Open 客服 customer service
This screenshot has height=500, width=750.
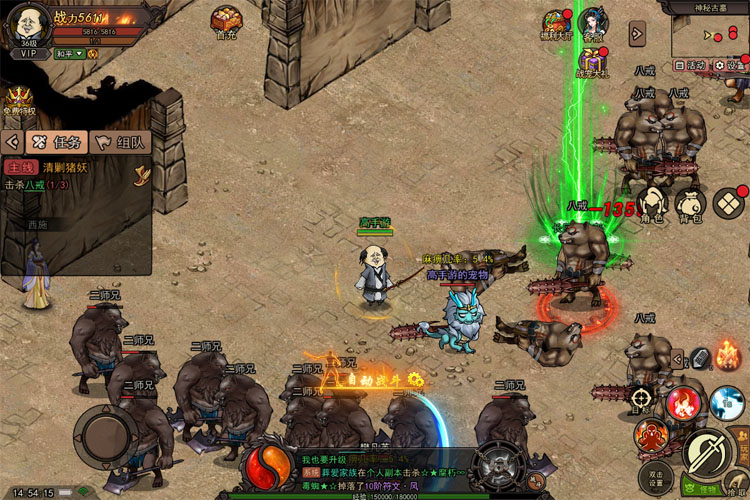pyautogui.click(x=596, y=25)
